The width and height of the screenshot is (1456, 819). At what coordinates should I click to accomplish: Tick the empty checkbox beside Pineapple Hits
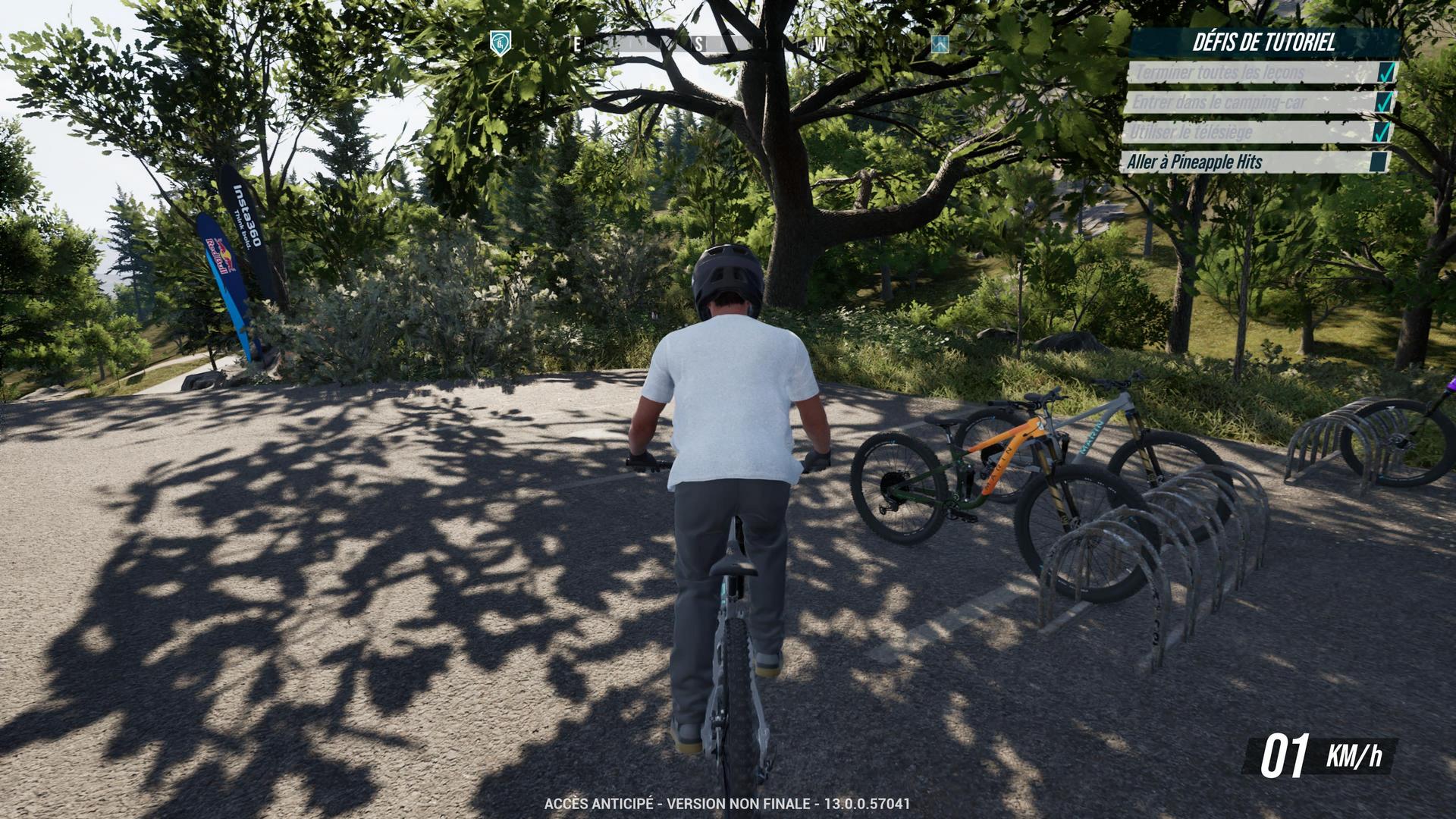coord(1379,162)
